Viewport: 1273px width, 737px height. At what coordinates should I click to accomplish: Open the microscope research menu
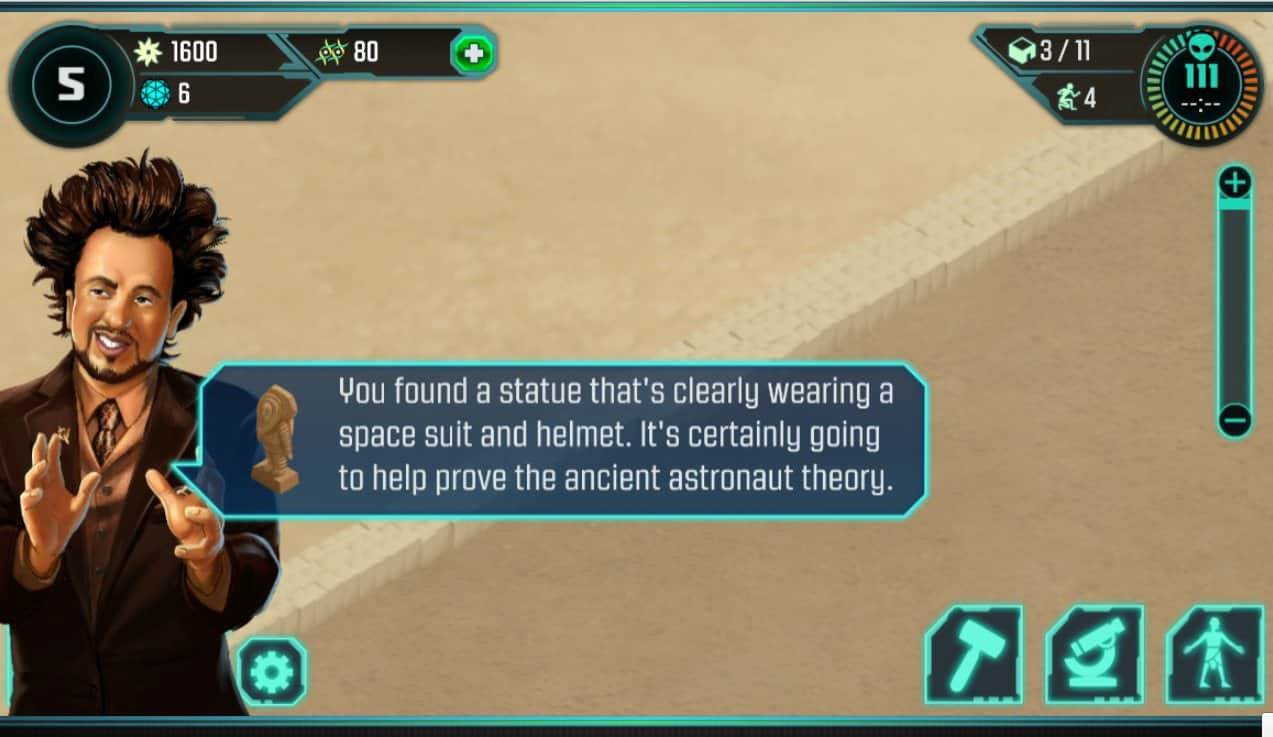click(1094, 654)
